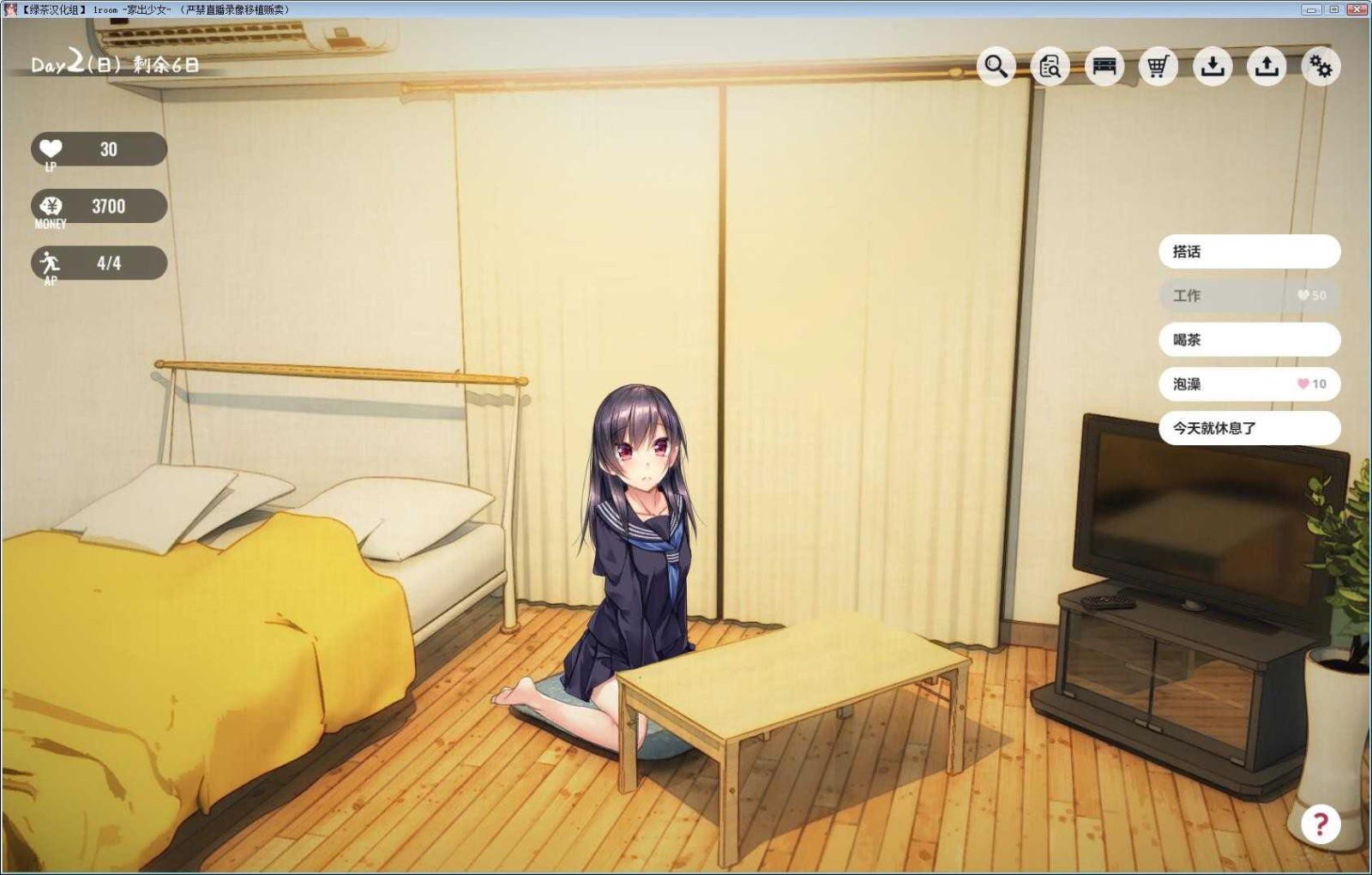
Task: Open the load game upload icon
Action: (x=1267, y=65)
